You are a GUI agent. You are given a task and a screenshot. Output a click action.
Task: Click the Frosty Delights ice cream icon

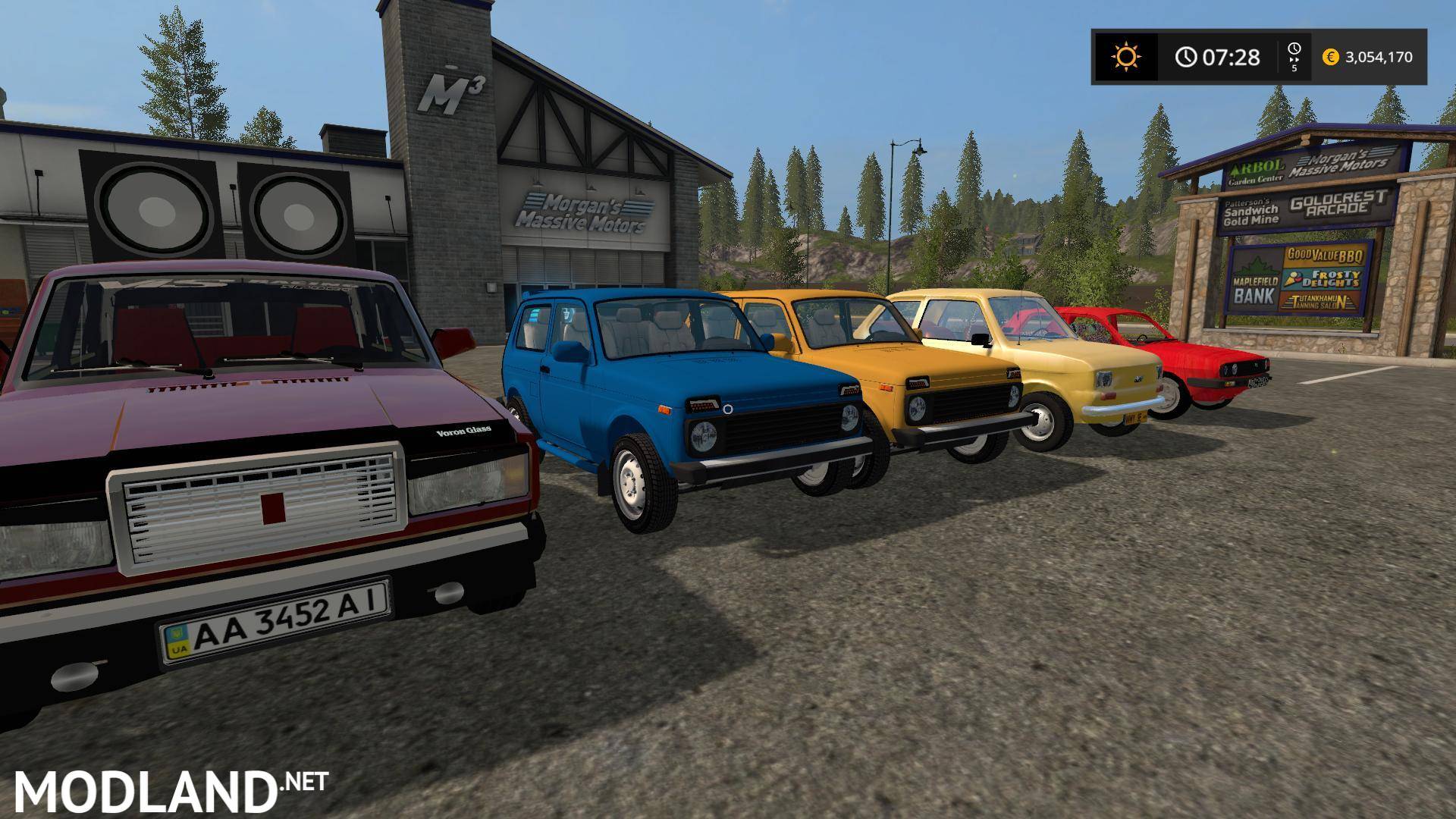pyautogui.click(x=1294, y=280)
